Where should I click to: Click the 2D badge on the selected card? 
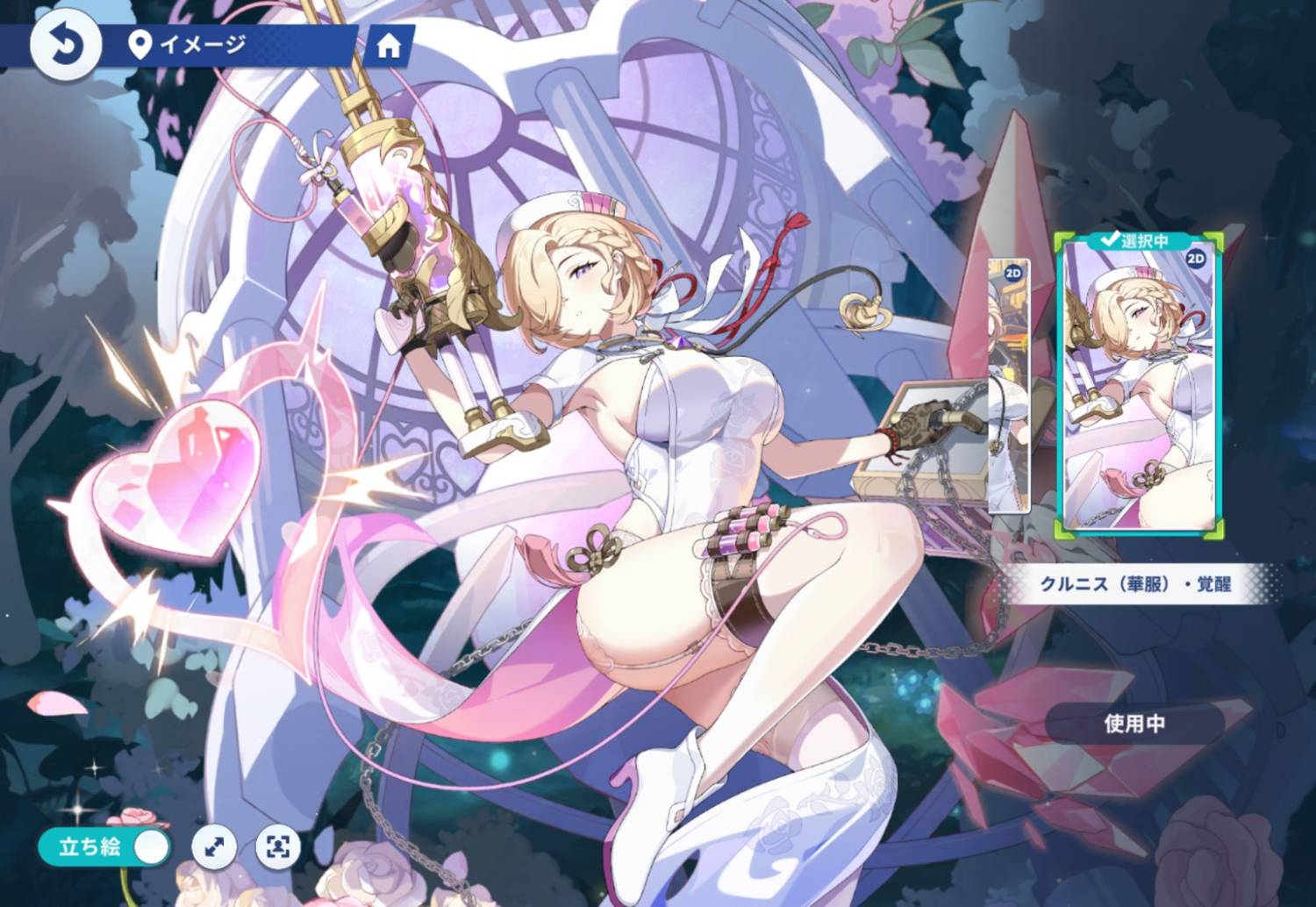click(x=1195, y=259)
